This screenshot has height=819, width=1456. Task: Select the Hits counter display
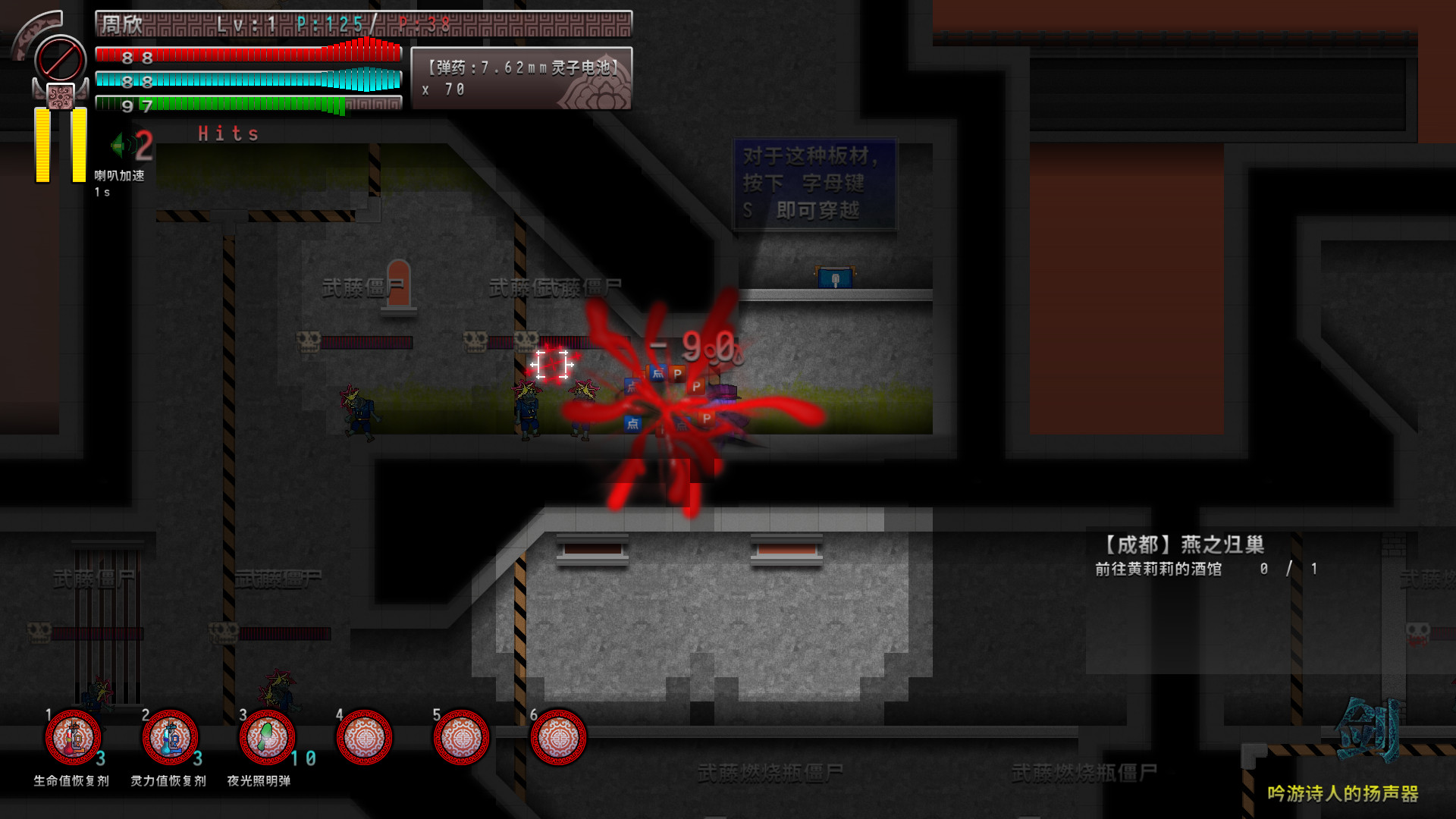(227, 133)
